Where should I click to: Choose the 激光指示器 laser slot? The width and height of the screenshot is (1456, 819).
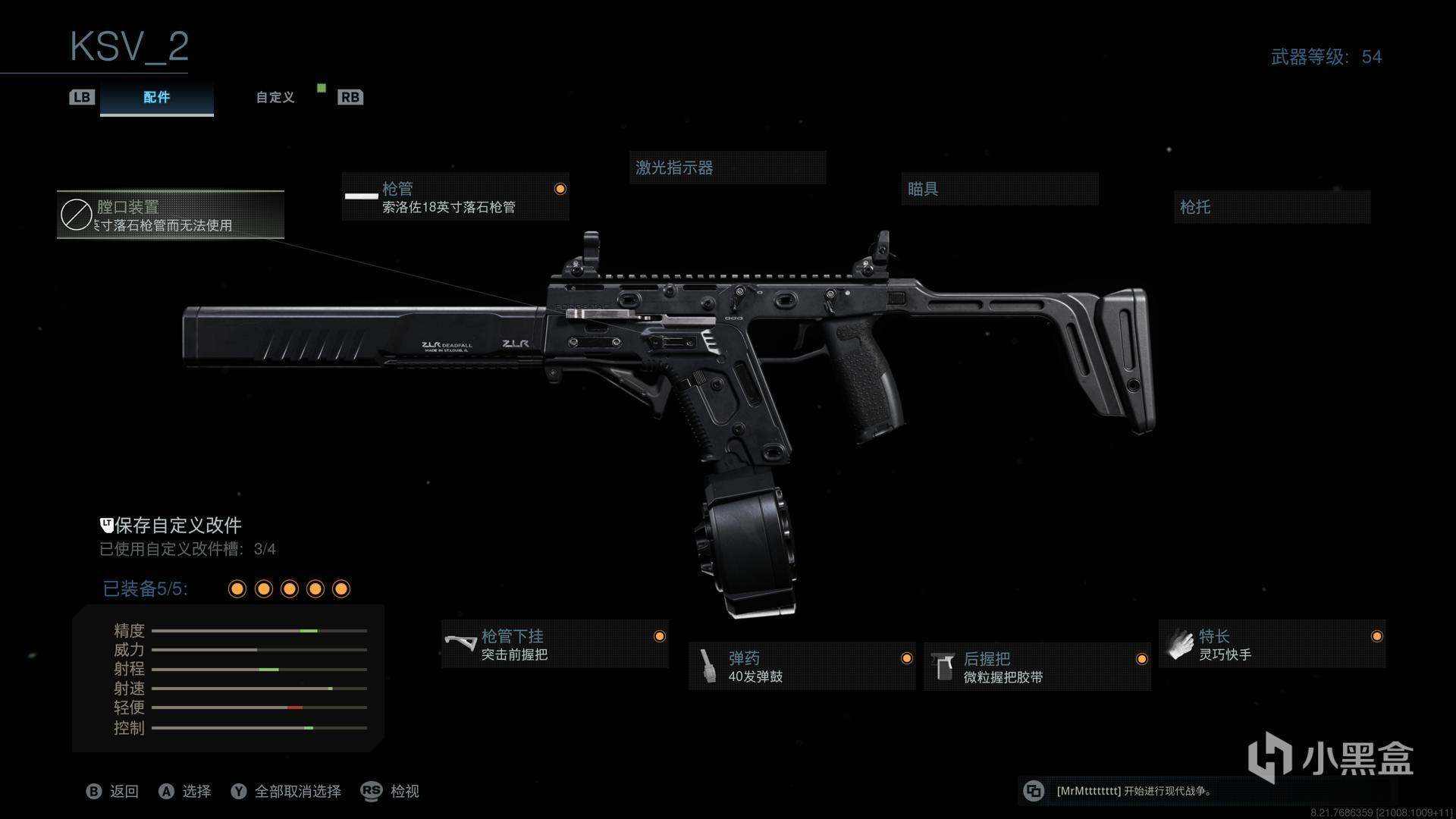[x=726, y=168]
